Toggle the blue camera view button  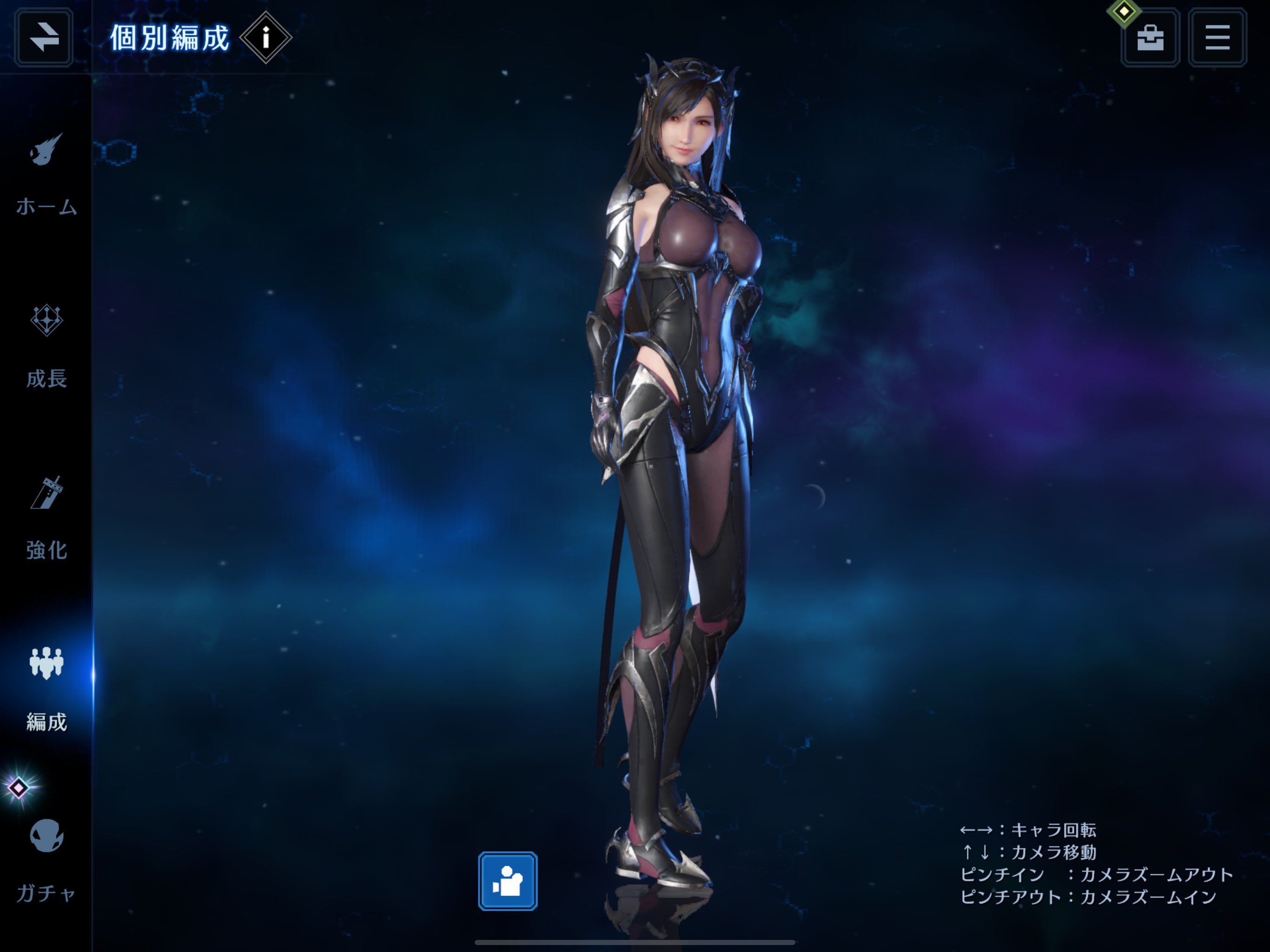coord(508,881)
